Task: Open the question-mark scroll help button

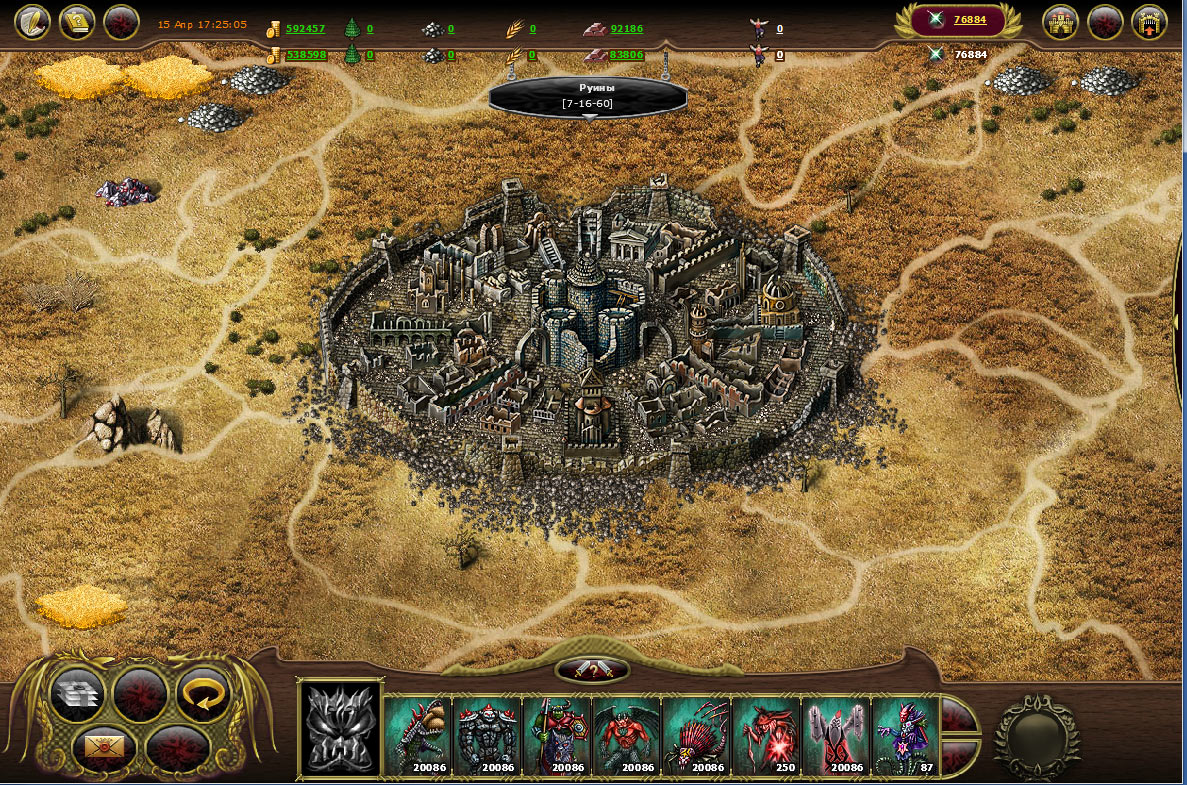Action: click(x=77, y=22)
